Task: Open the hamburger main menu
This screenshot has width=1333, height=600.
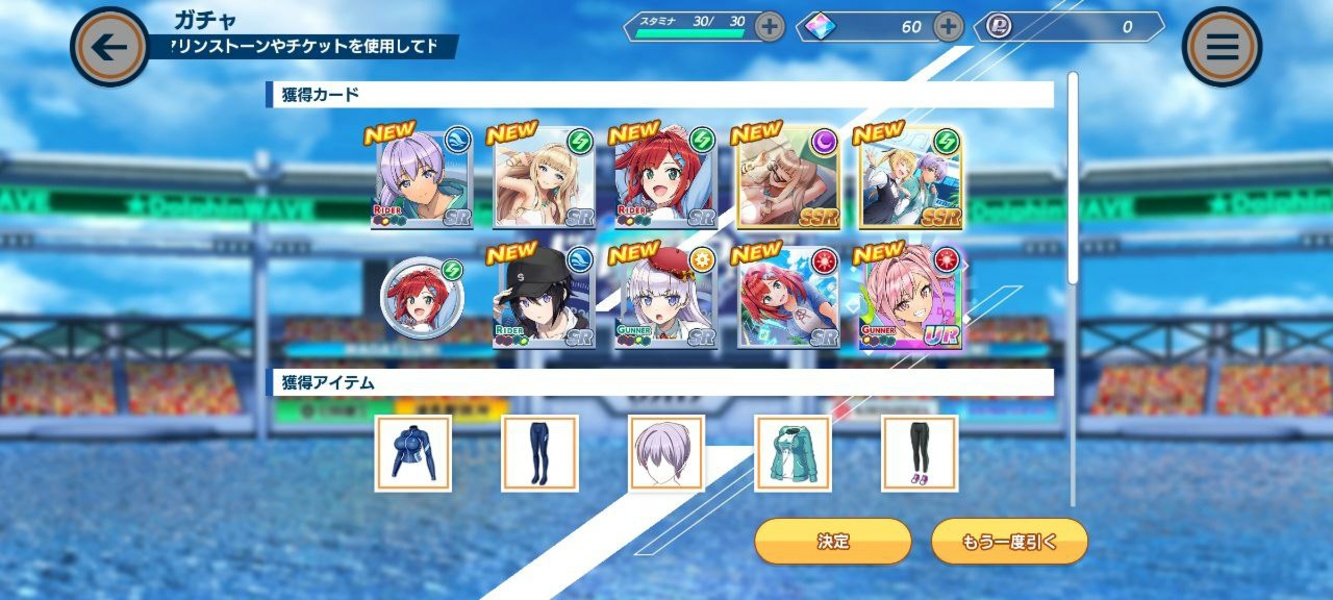Action: click(1221, 47)
